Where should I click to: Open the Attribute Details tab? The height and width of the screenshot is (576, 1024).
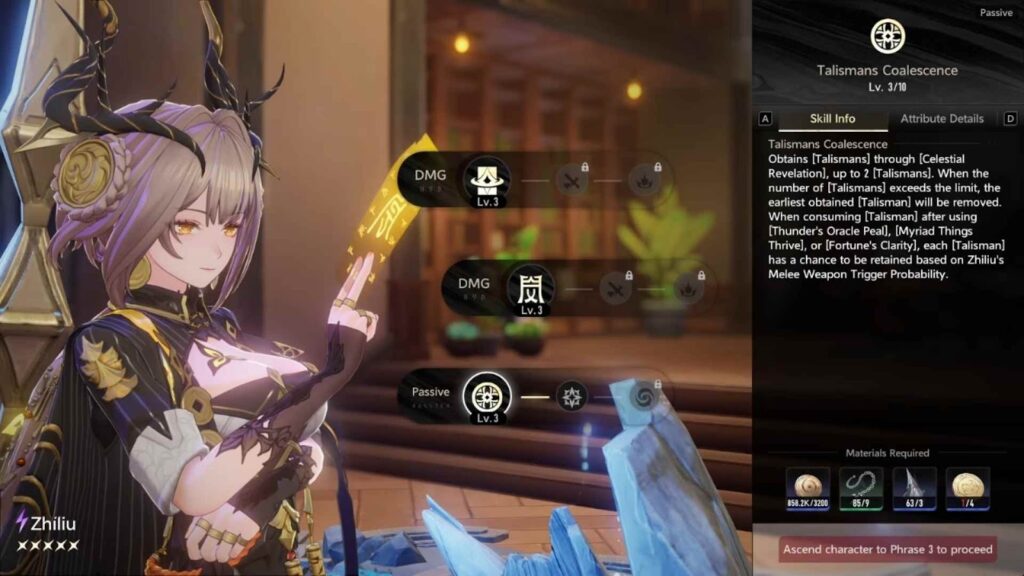(942, 119)
